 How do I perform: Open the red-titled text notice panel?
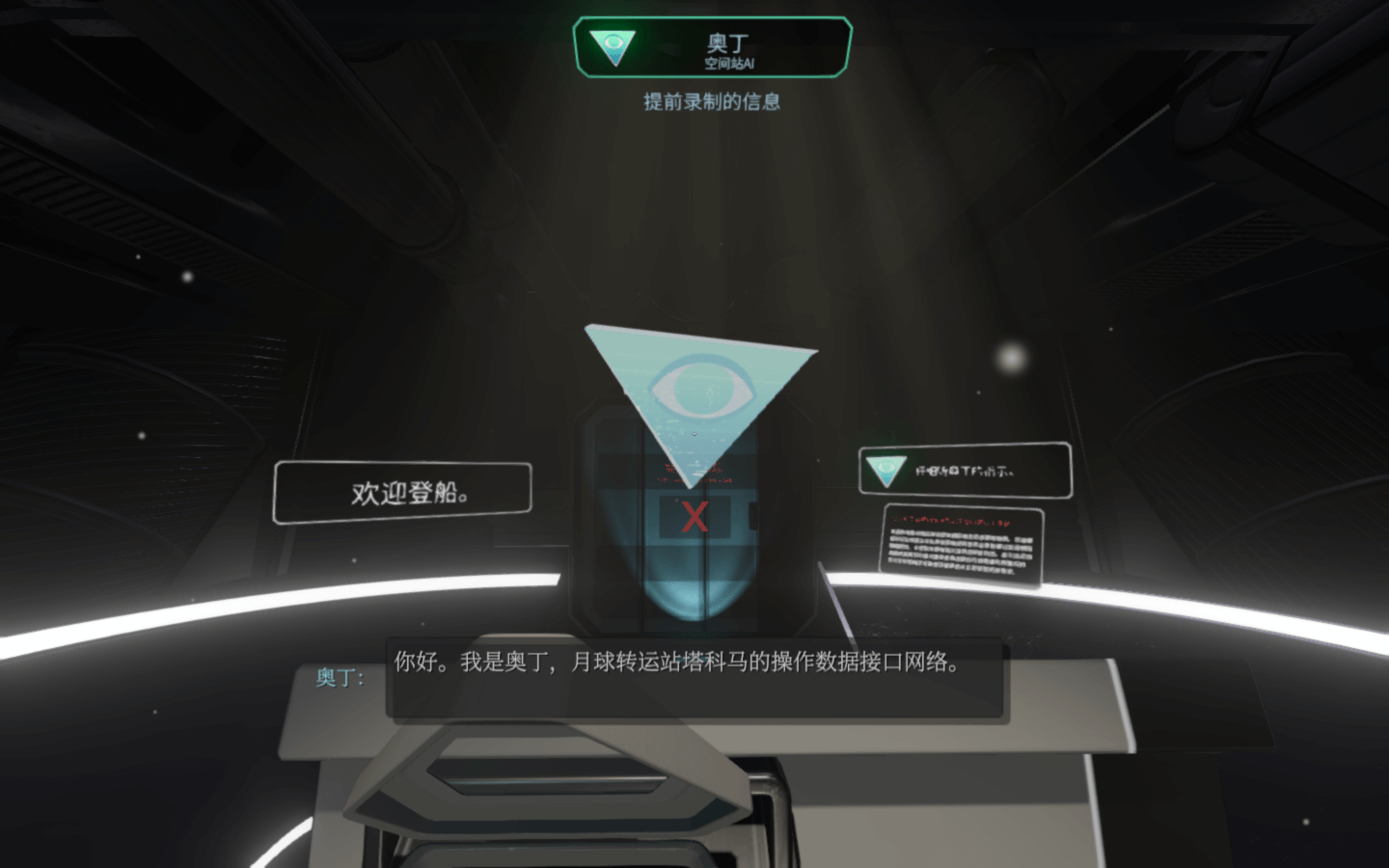(x=962, y=546)
